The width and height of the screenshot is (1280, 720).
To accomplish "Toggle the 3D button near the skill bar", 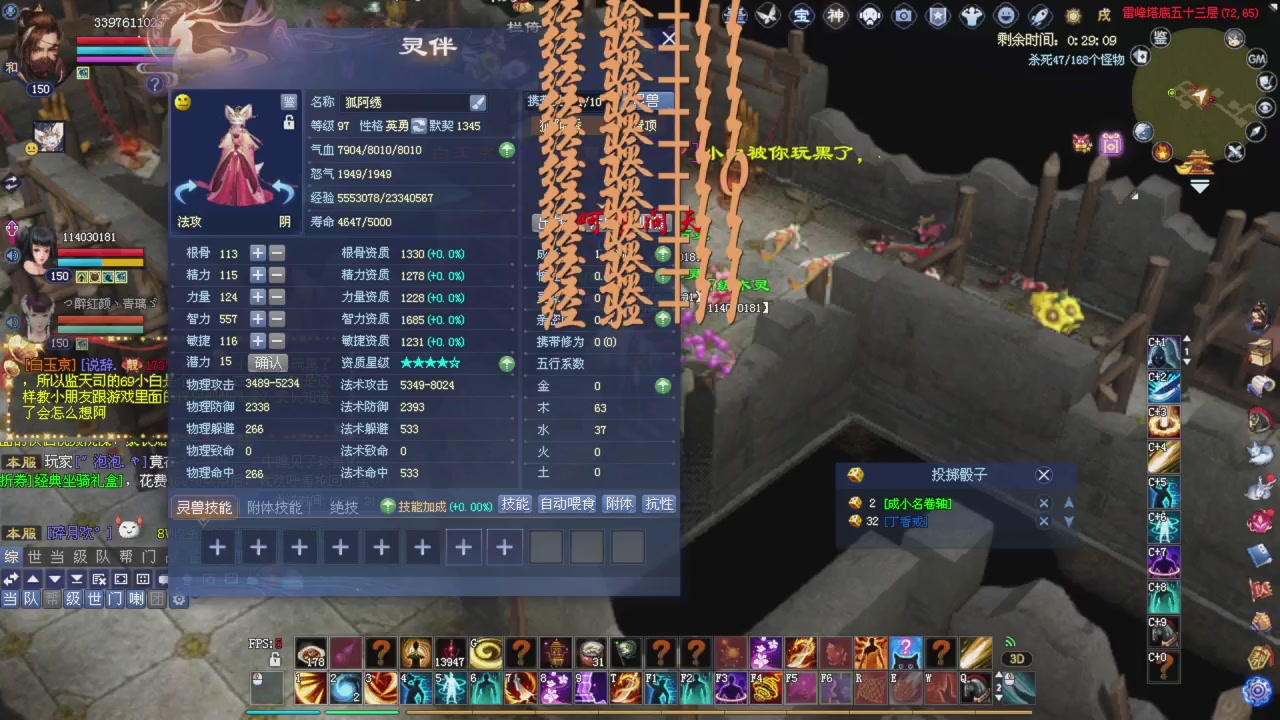I will click(x=1018, y=658).
